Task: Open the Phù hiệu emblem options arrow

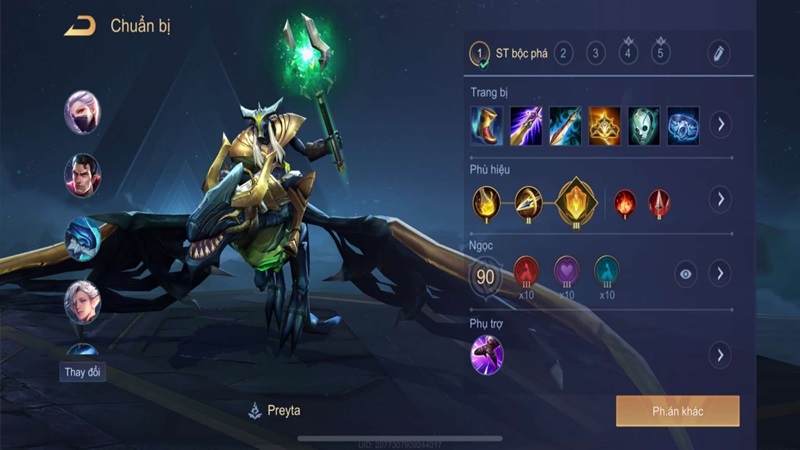Action: (719, 199)
